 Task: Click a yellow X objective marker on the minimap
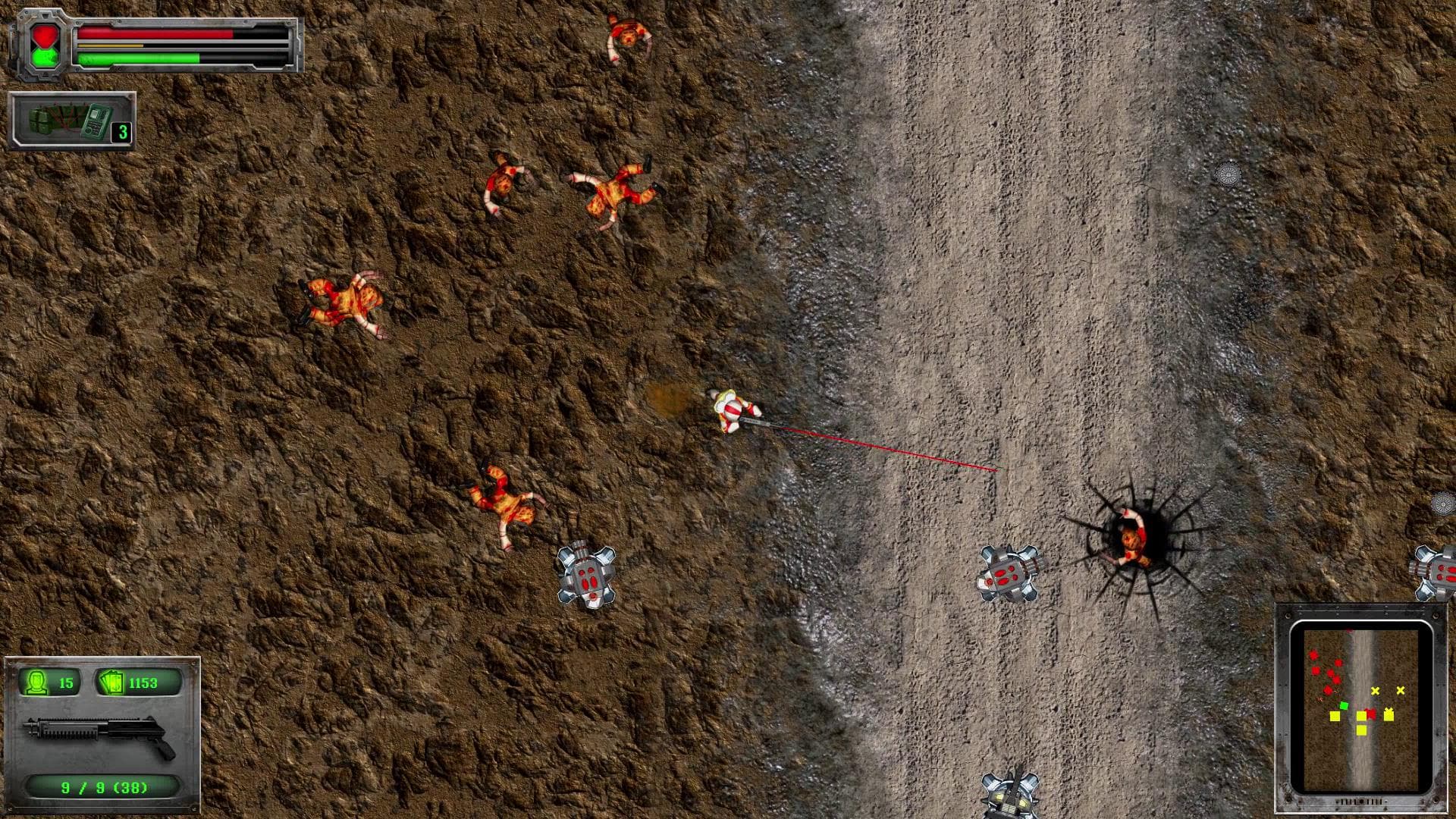pyautogui.click(x=1375, y=691)
